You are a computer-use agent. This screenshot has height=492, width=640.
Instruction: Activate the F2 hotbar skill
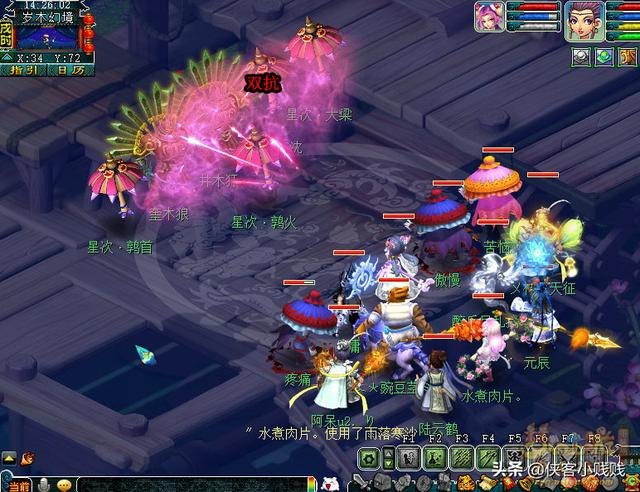(x=434, y=458)
